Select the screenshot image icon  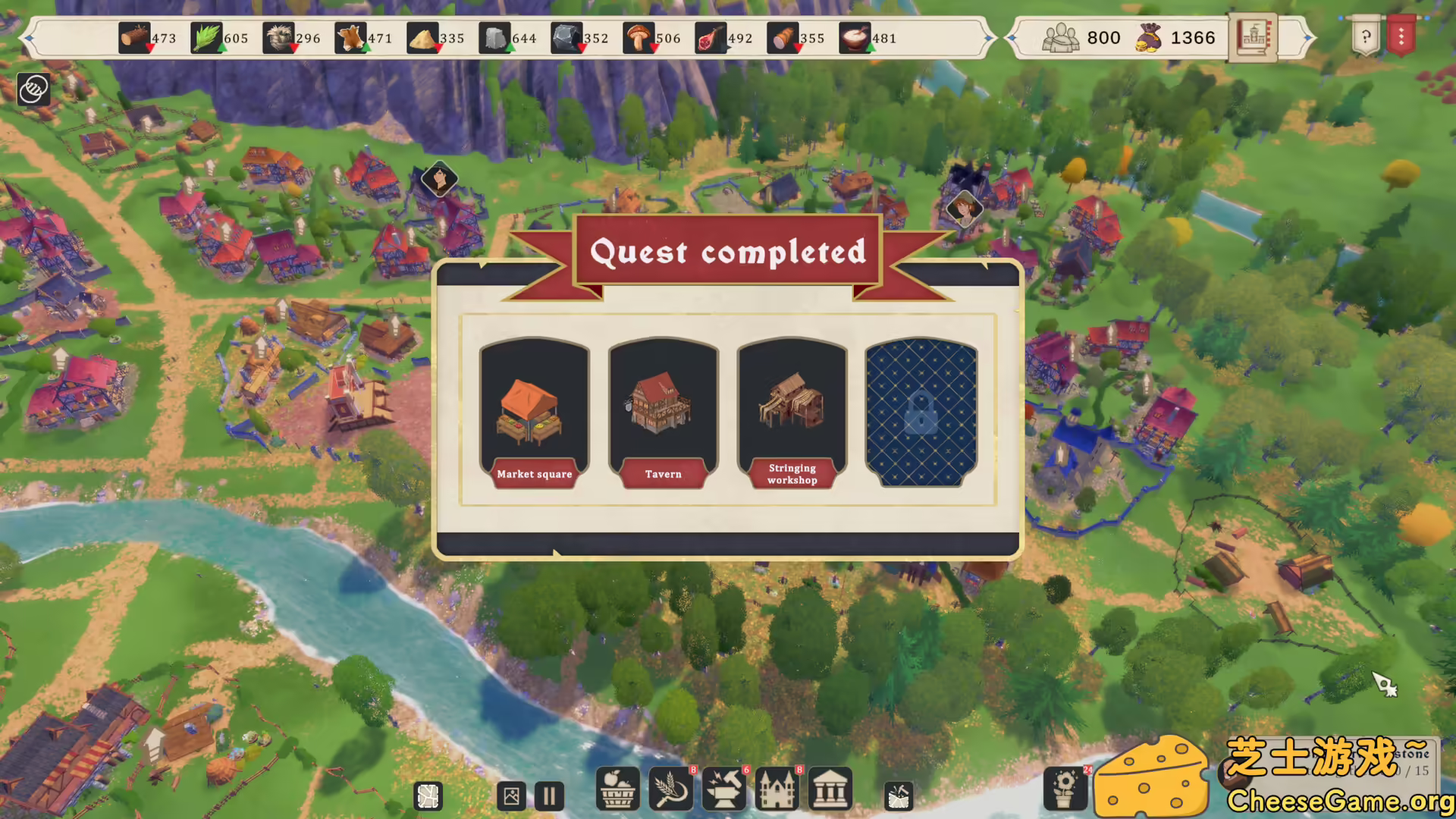(x=510, y=795)
